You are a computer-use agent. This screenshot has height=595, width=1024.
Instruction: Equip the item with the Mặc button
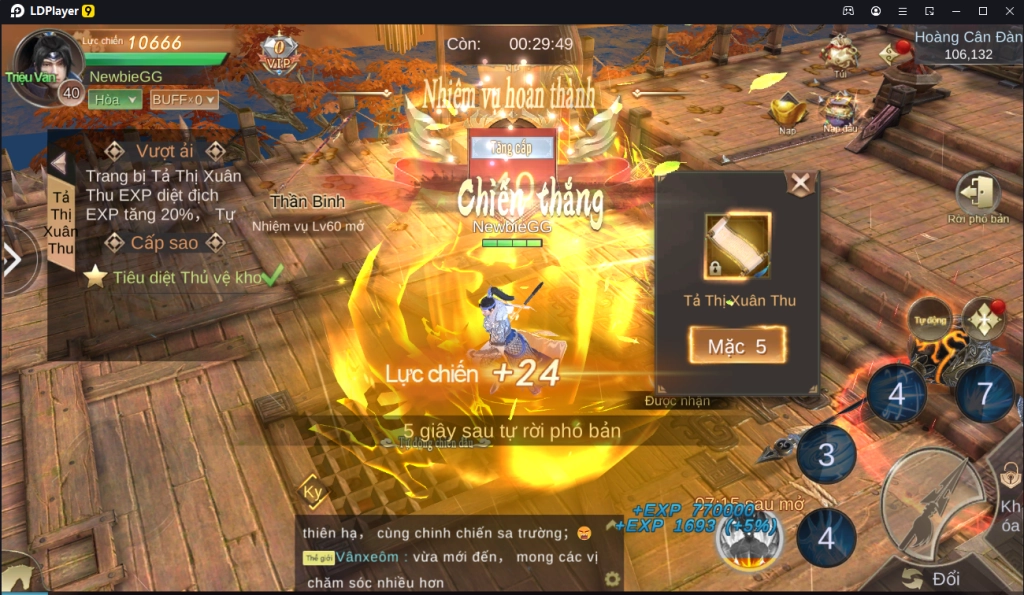(x=737, y=346)
